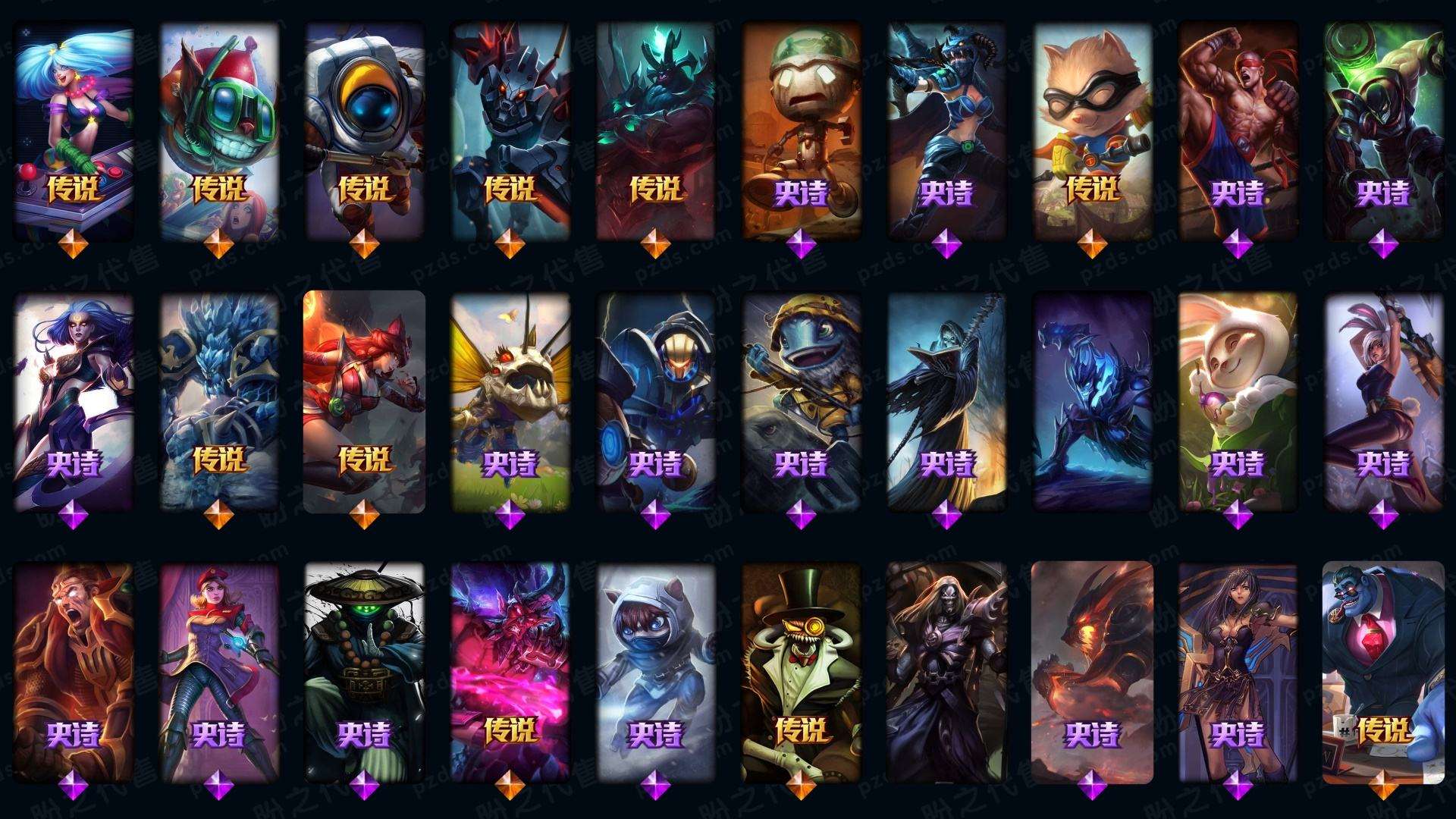
Task: Select the Arcade Sona skin card
Action: point(74,129)
